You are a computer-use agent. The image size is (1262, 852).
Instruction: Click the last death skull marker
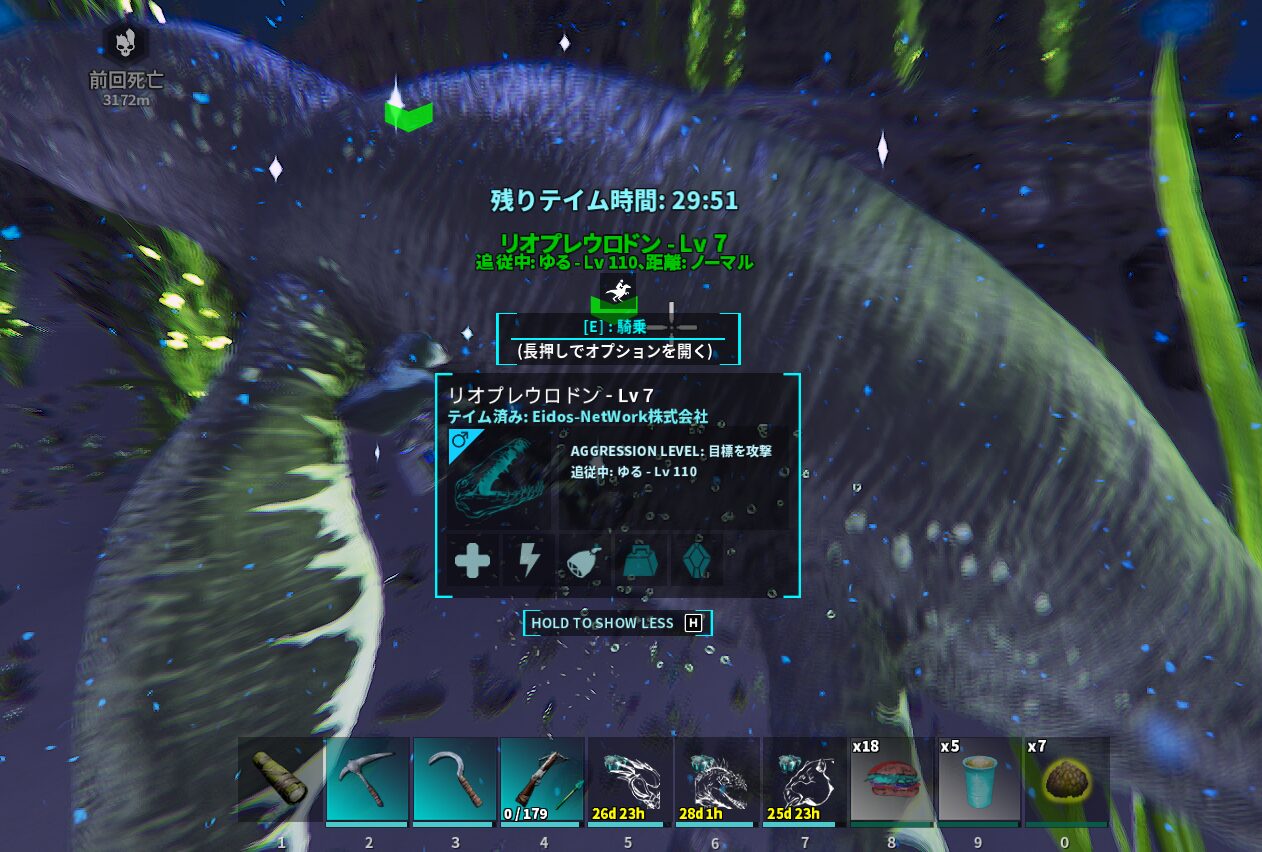[x=126, y=43]
